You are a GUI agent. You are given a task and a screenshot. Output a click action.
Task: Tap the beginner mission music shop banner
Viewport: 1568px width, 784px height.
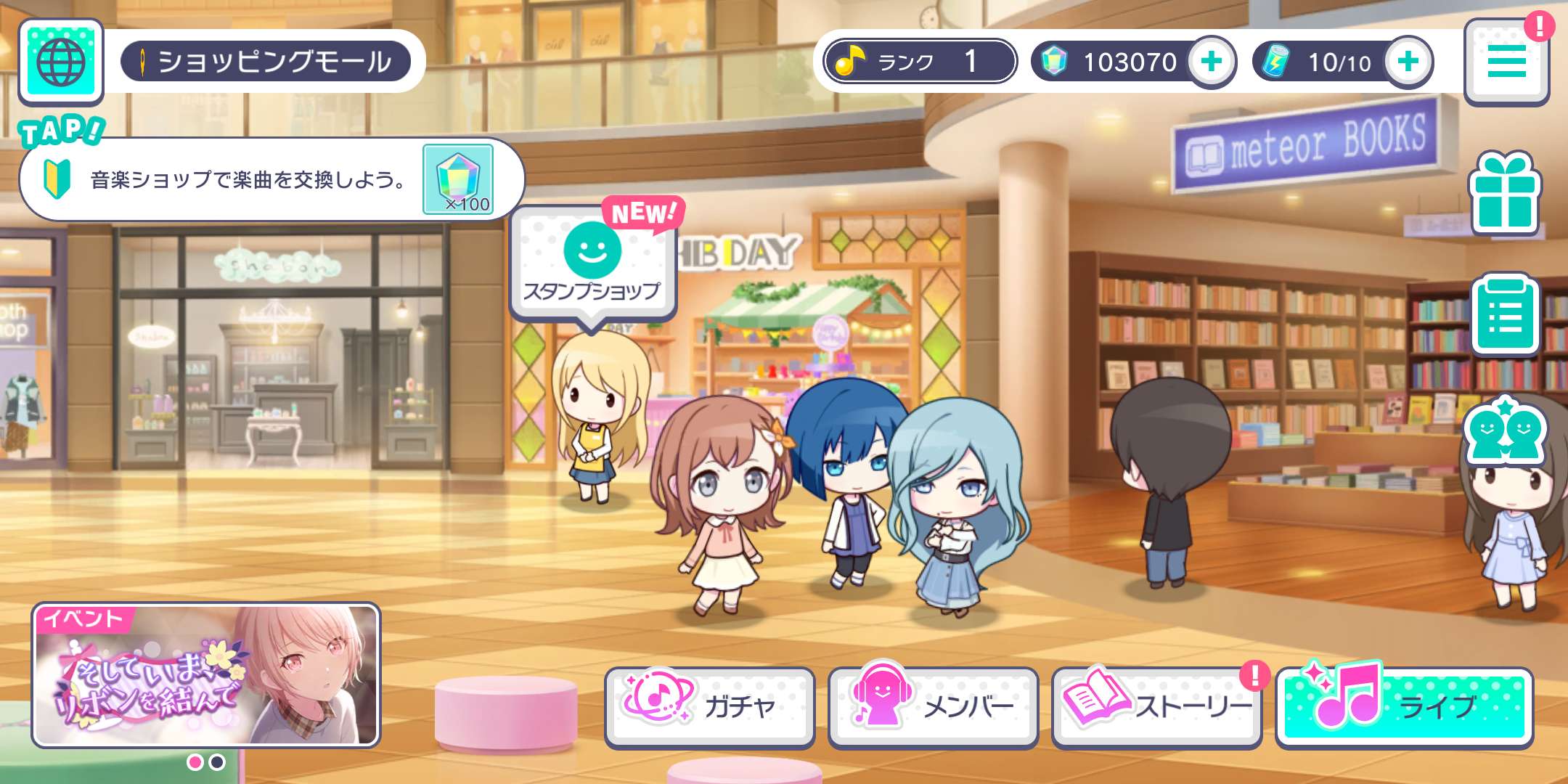coord(270,179)
